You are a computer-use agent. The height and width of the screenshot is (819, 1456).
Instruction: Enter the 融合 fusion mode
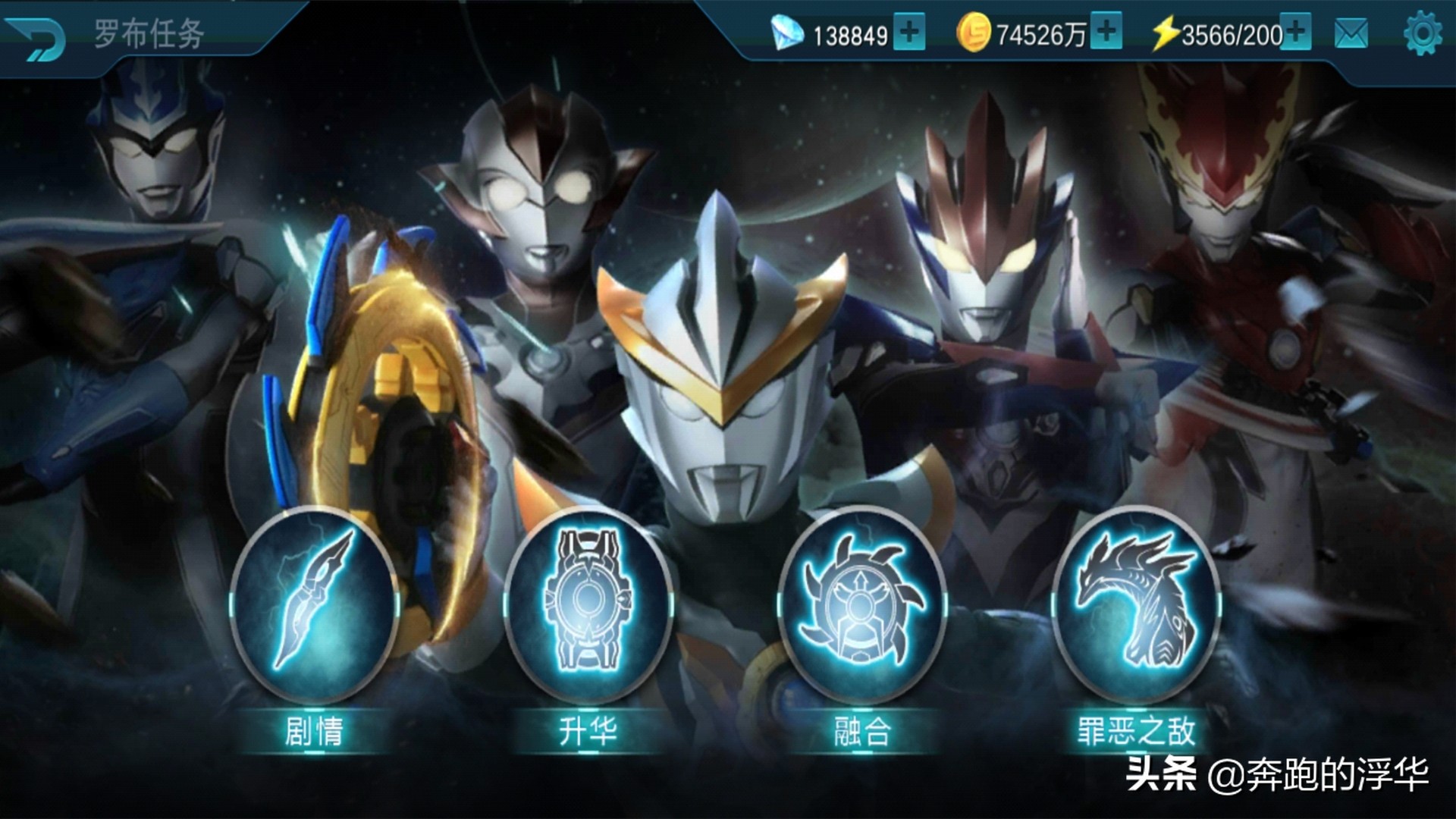coord(861,605)
